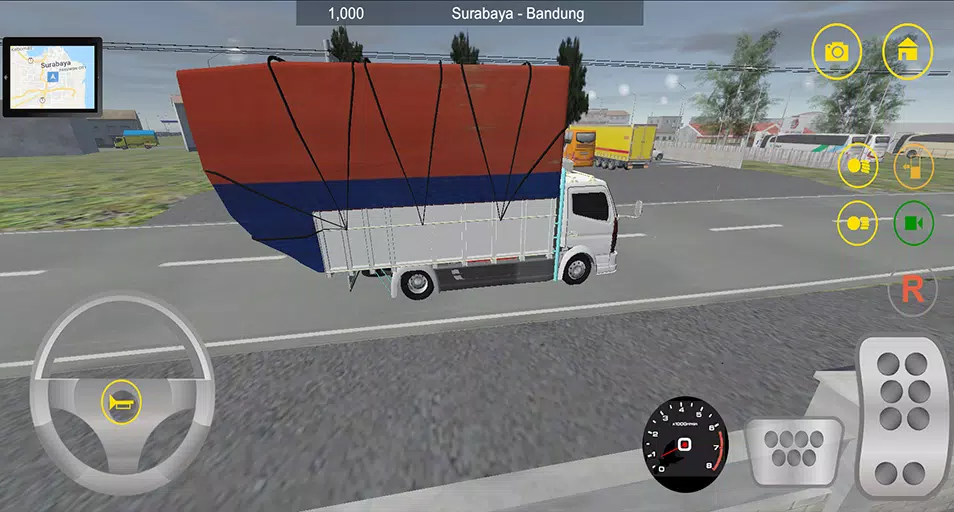This screenshot has width=954, height=512.
Task: Tap the orange fuel pump icon
Action: 913,166
